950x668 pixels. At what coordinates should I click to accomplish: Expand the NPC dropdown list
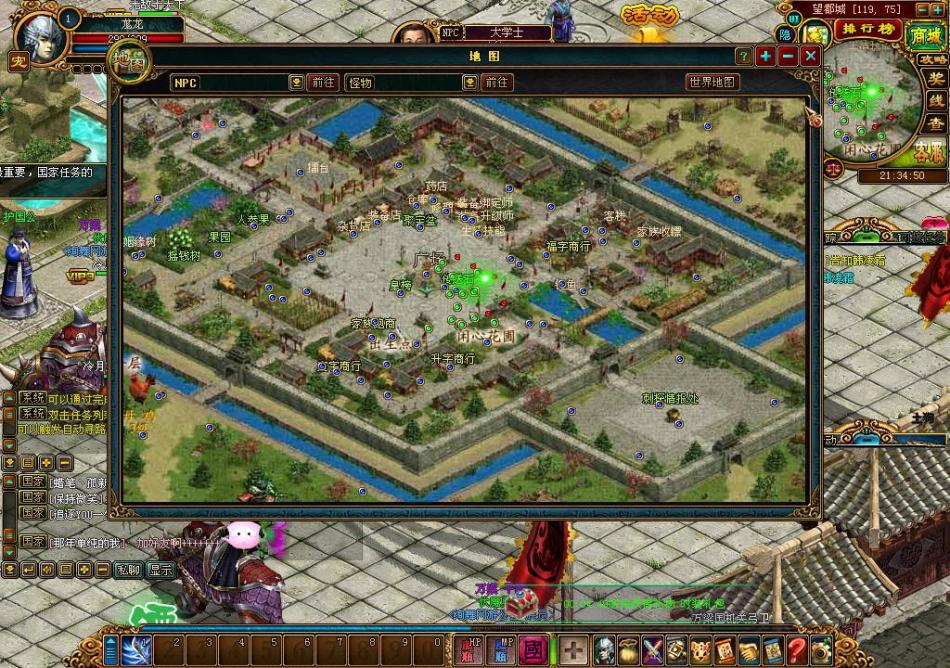pyautogui.click(x=297, y=82)
